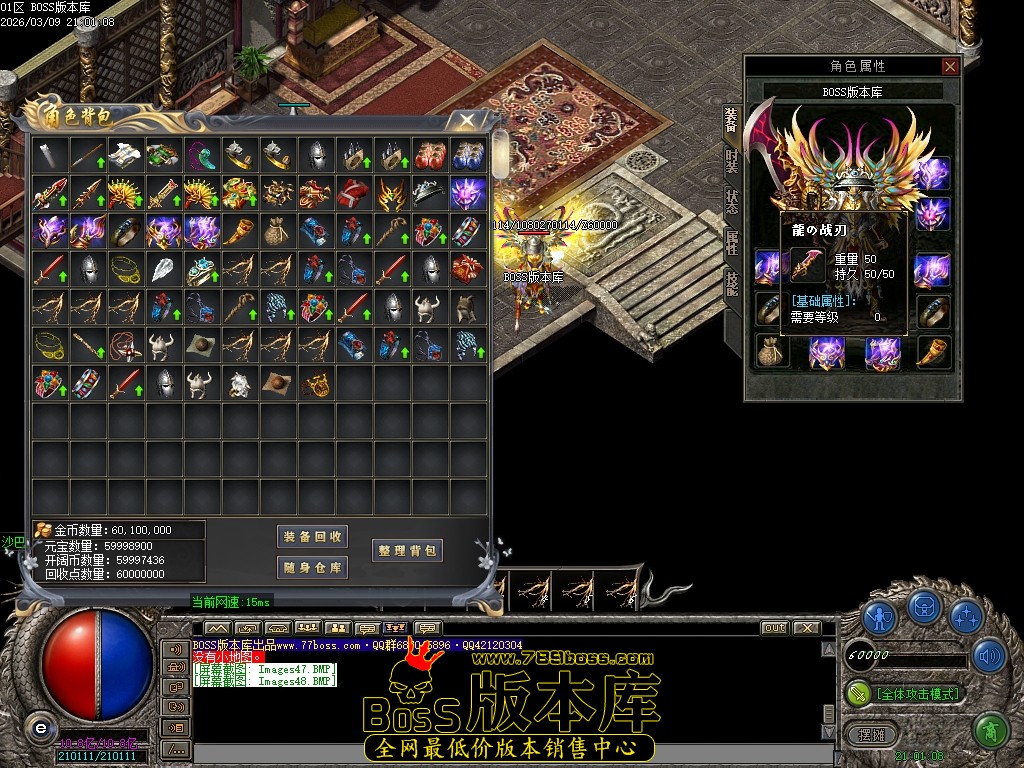Click the chat panel's out button

(774, 628)
